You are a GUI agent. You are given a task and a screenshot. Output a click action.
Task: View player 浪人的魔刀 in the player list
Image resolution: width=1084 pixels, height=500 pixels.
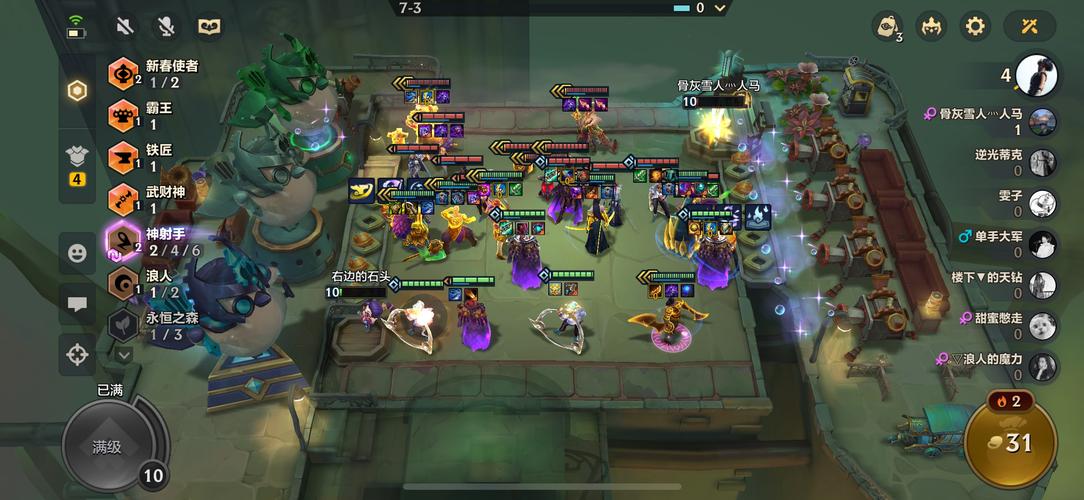pyautogui.click(x=990, y=366)
